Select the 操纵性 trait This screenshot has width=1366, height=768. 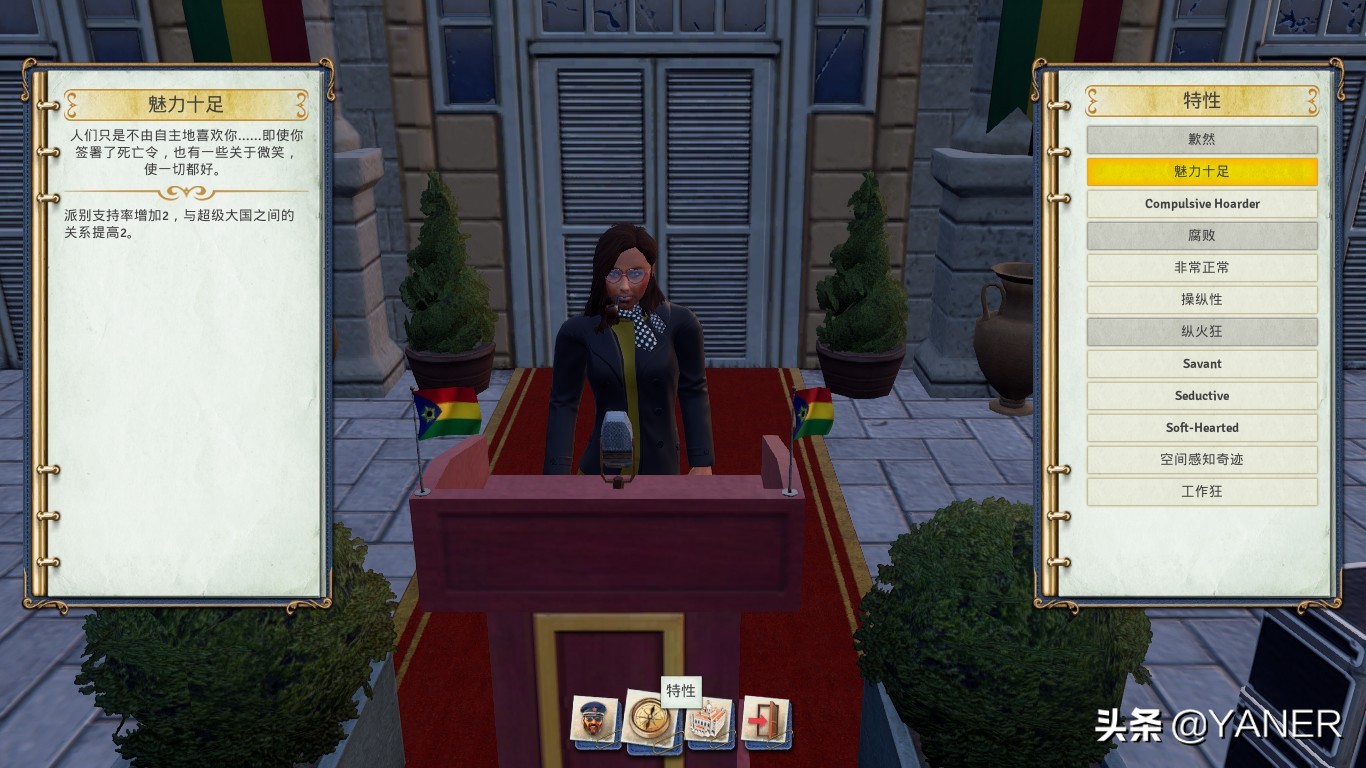point(1201,300)
